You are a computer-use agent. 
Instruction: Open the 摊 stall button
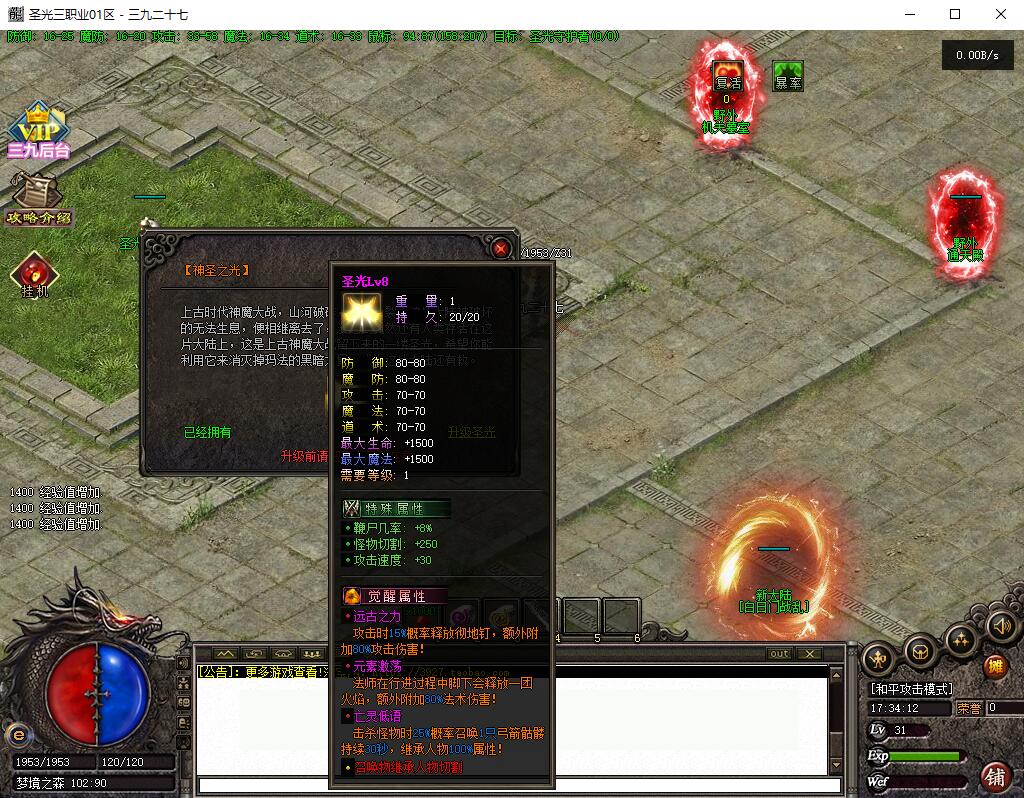click(x=995, y=666)
